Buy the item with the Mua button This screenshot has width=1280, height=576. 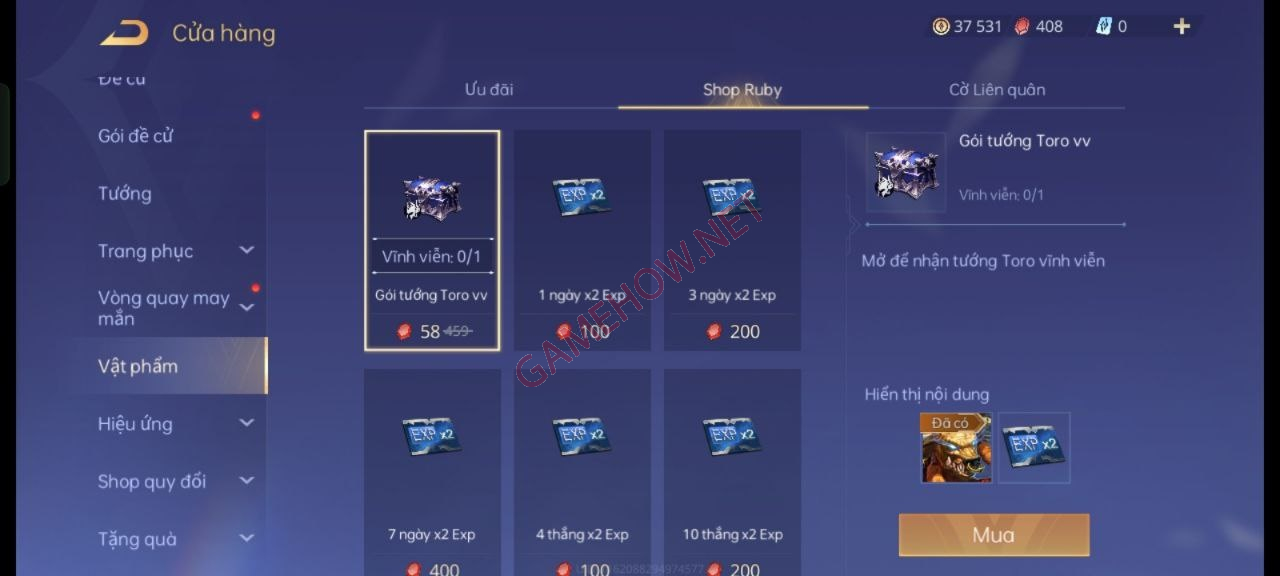pyautogui.click(x=993, y=535)
